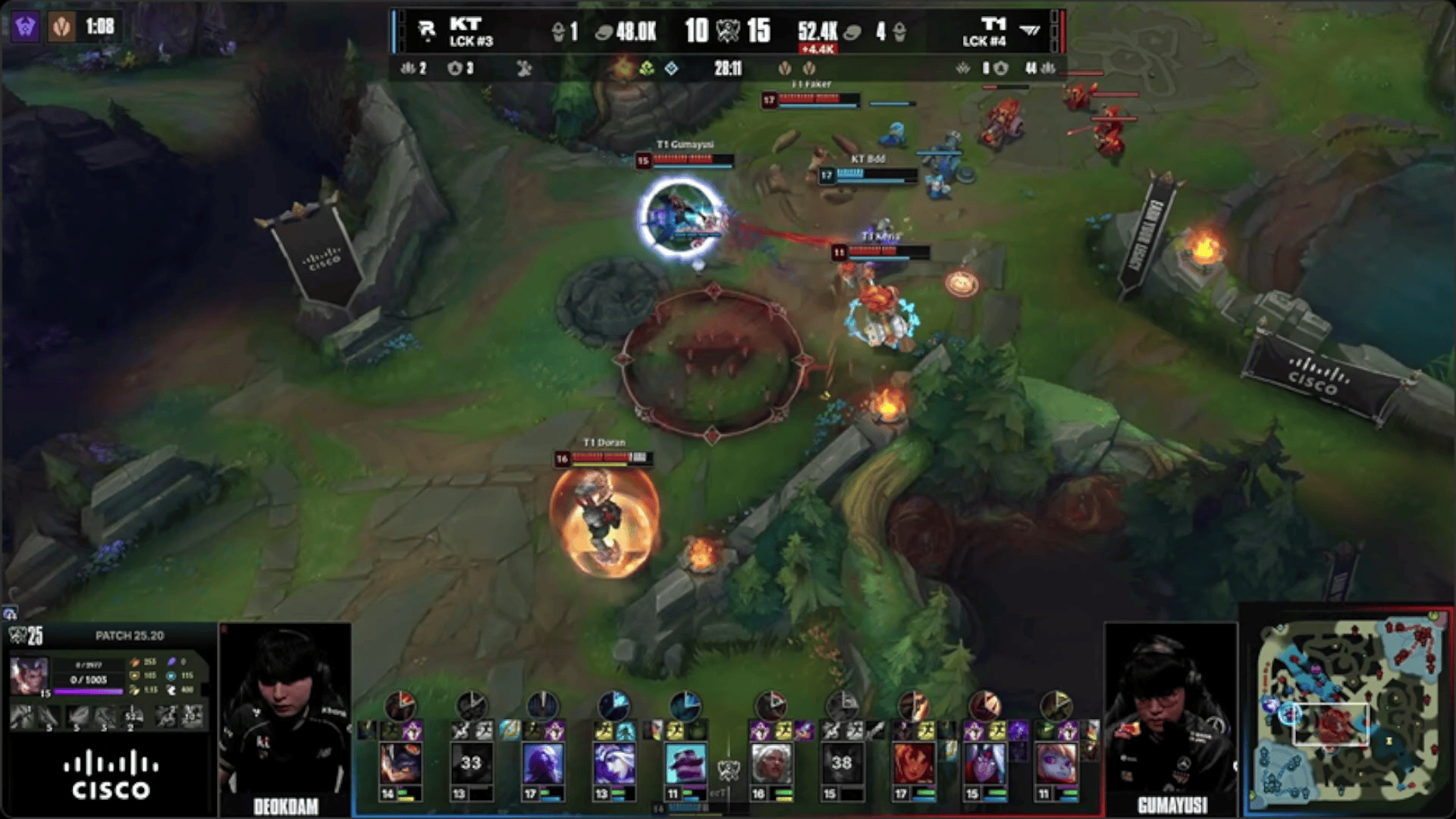Image resolution: width=1456 pixels, height=819 pixels.
Task: Select the level 15 red-team champion portrait
Action: (984, 764)
